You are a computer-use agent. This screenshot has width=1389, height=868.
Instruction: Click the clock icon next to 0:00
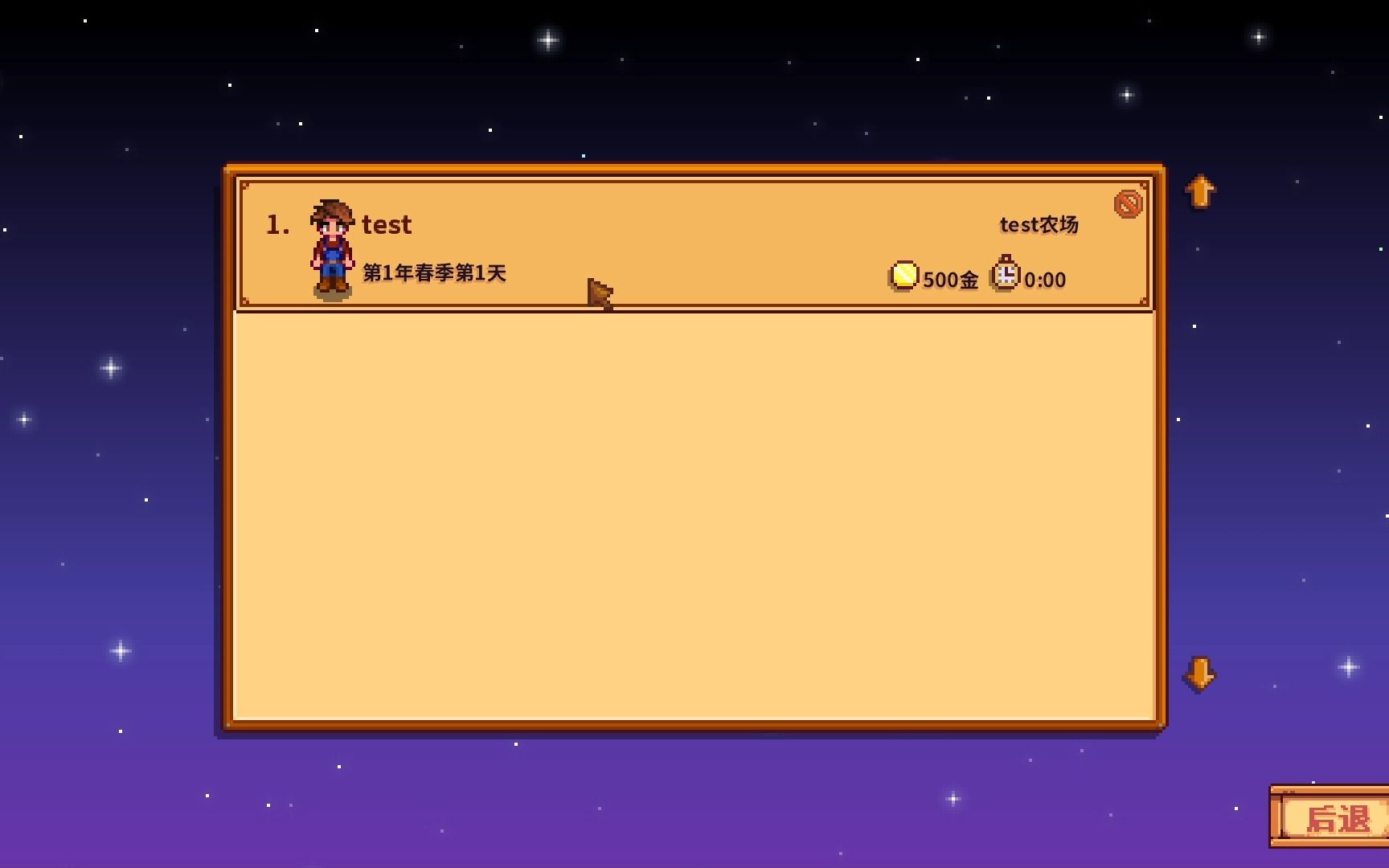1005,275
